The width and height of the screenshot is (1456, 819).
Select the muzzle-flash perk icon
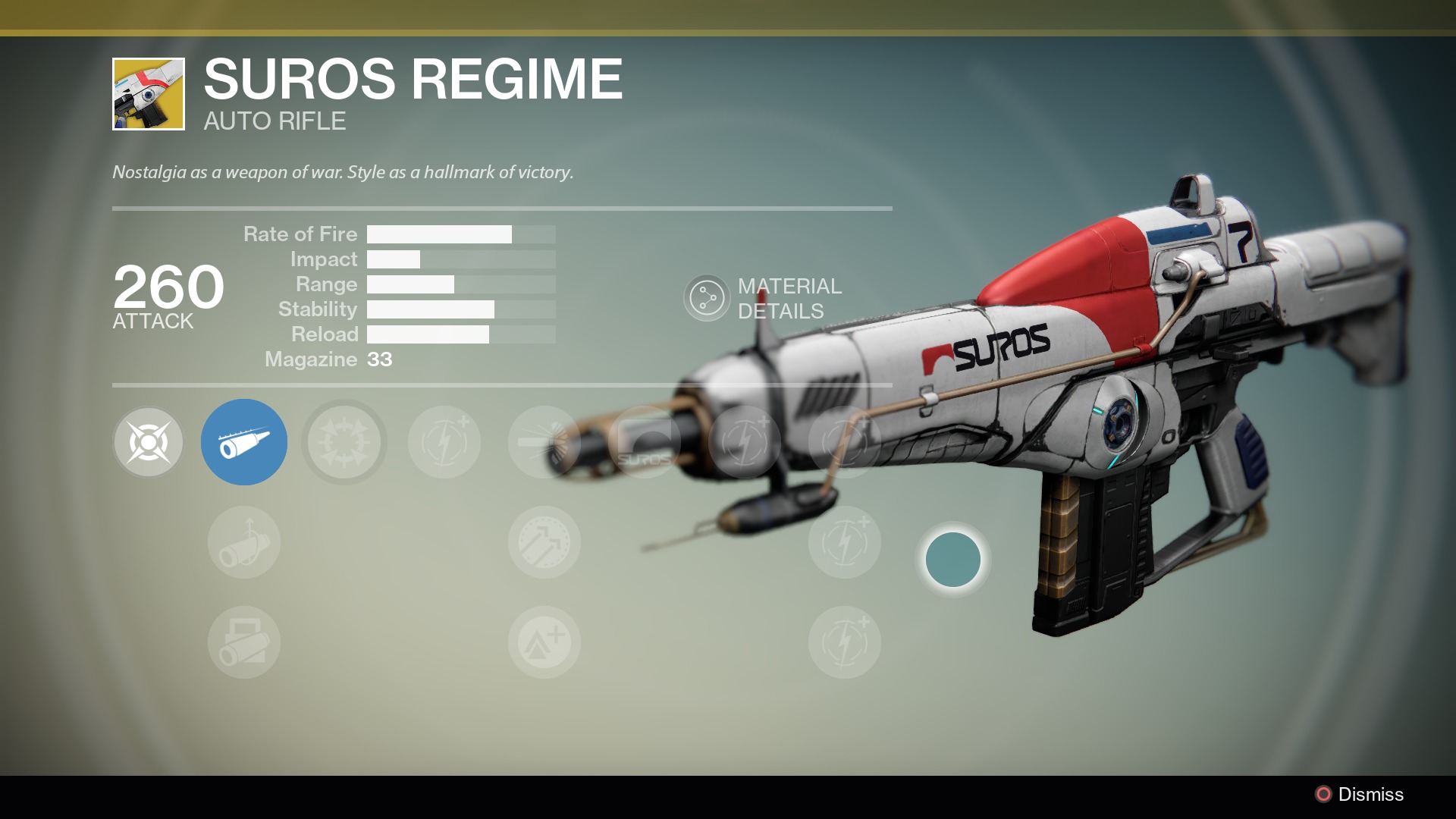[x=544, y=442]
